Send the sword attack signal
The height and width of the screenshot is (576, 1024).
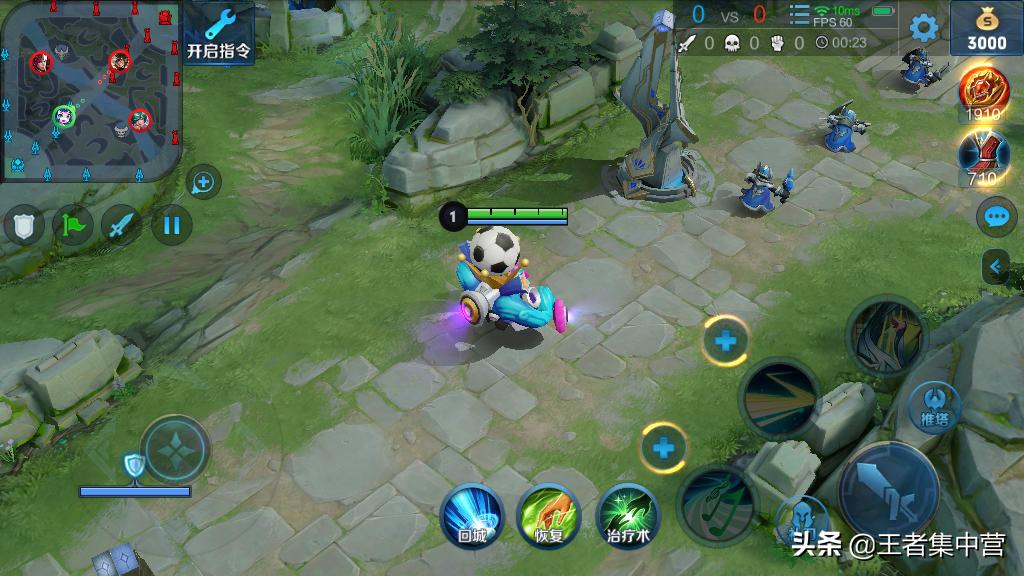(x=122, y=225)
